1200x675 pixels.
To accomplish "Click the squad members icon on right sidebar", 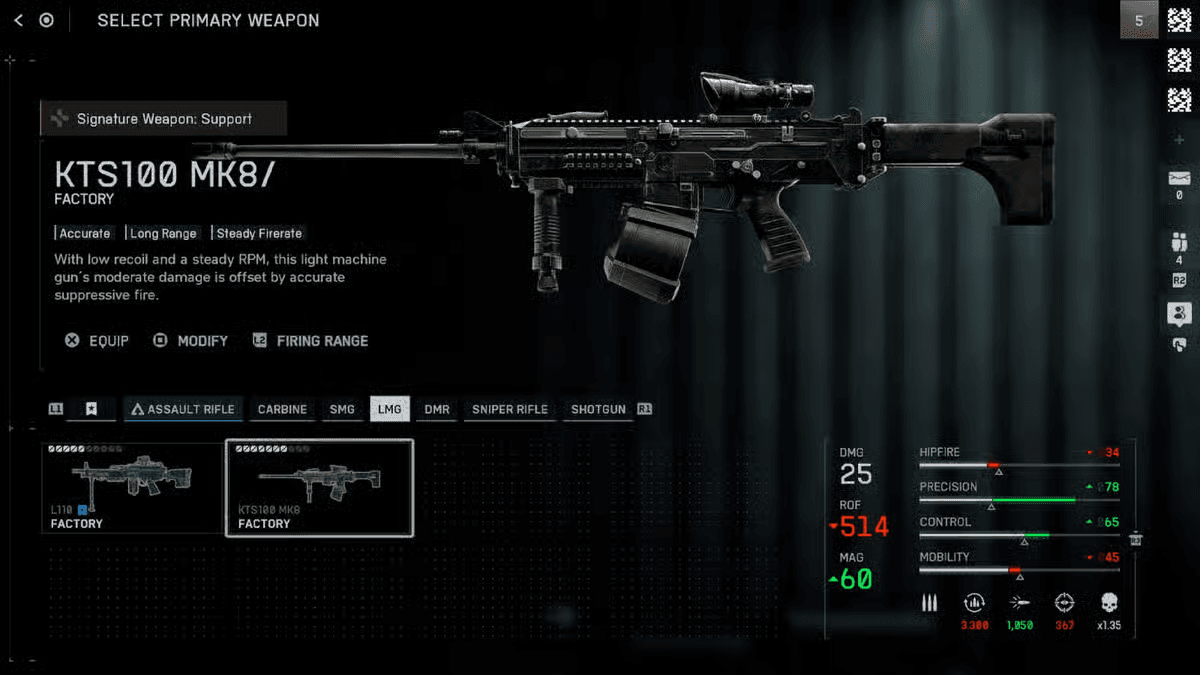I will click(1178, 243).
